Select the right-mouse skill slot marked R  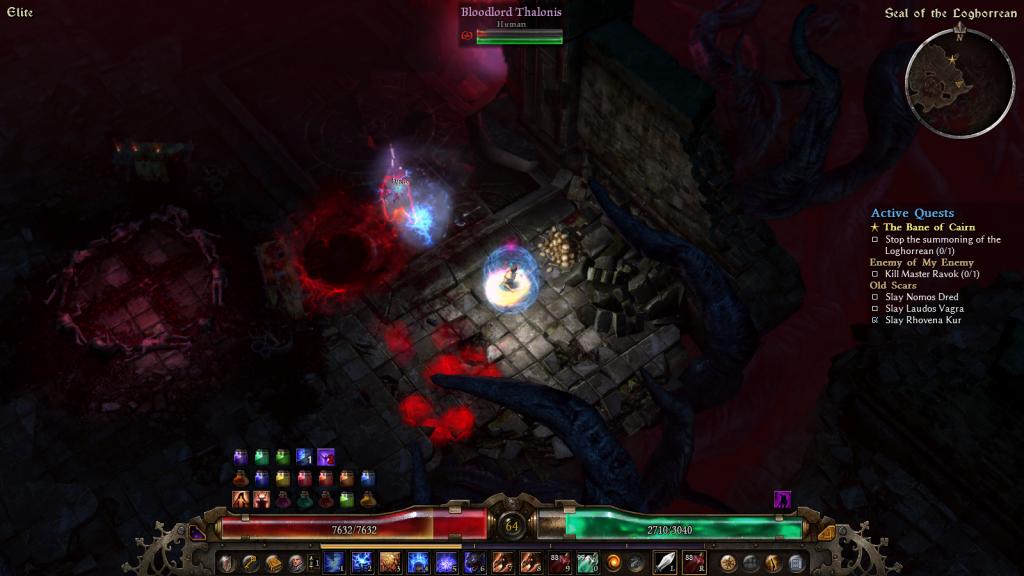coord(694,562)
